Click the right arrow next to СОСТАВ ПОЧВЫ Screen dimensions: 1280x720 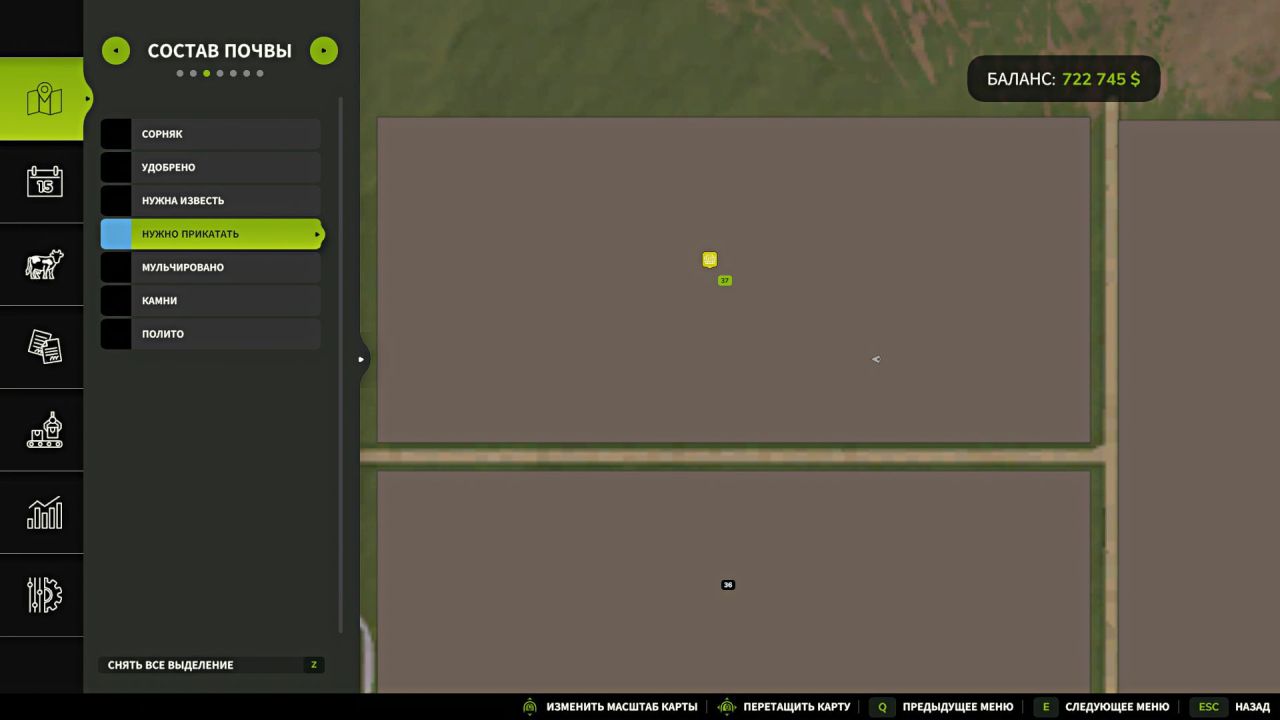pos(323,50)
